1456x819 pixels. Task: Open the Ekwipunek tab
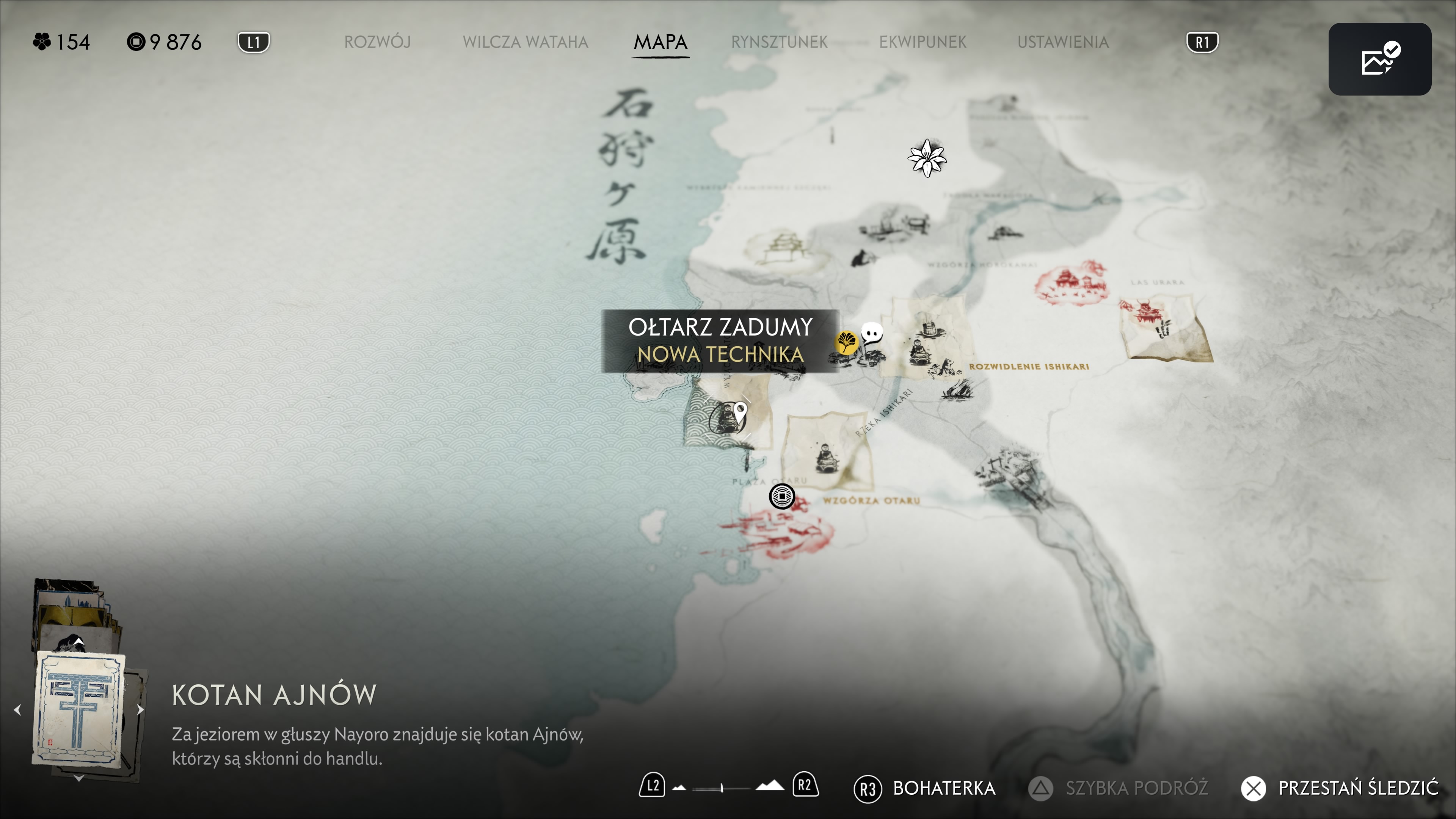click(923, 42)
